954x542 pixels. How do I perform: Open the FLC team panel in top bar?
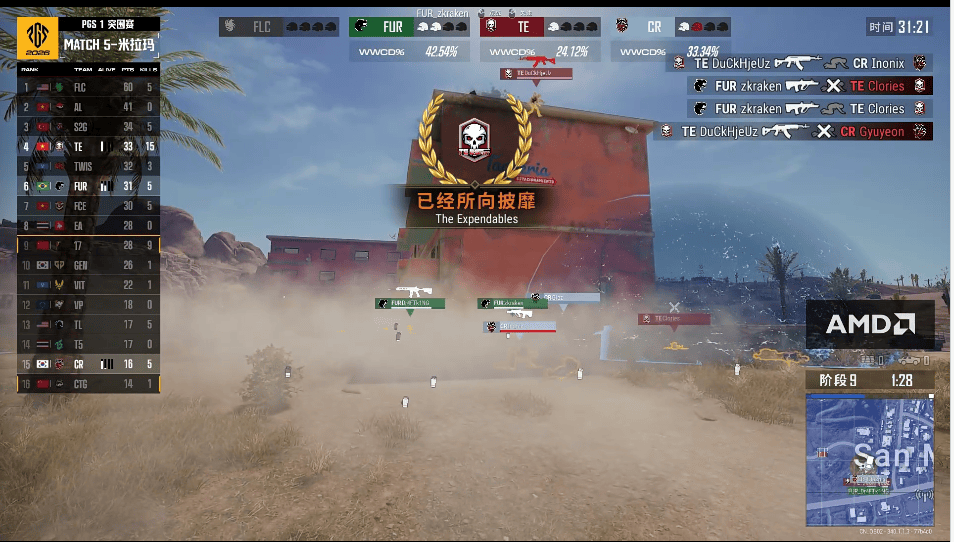(x=282, y=27)
